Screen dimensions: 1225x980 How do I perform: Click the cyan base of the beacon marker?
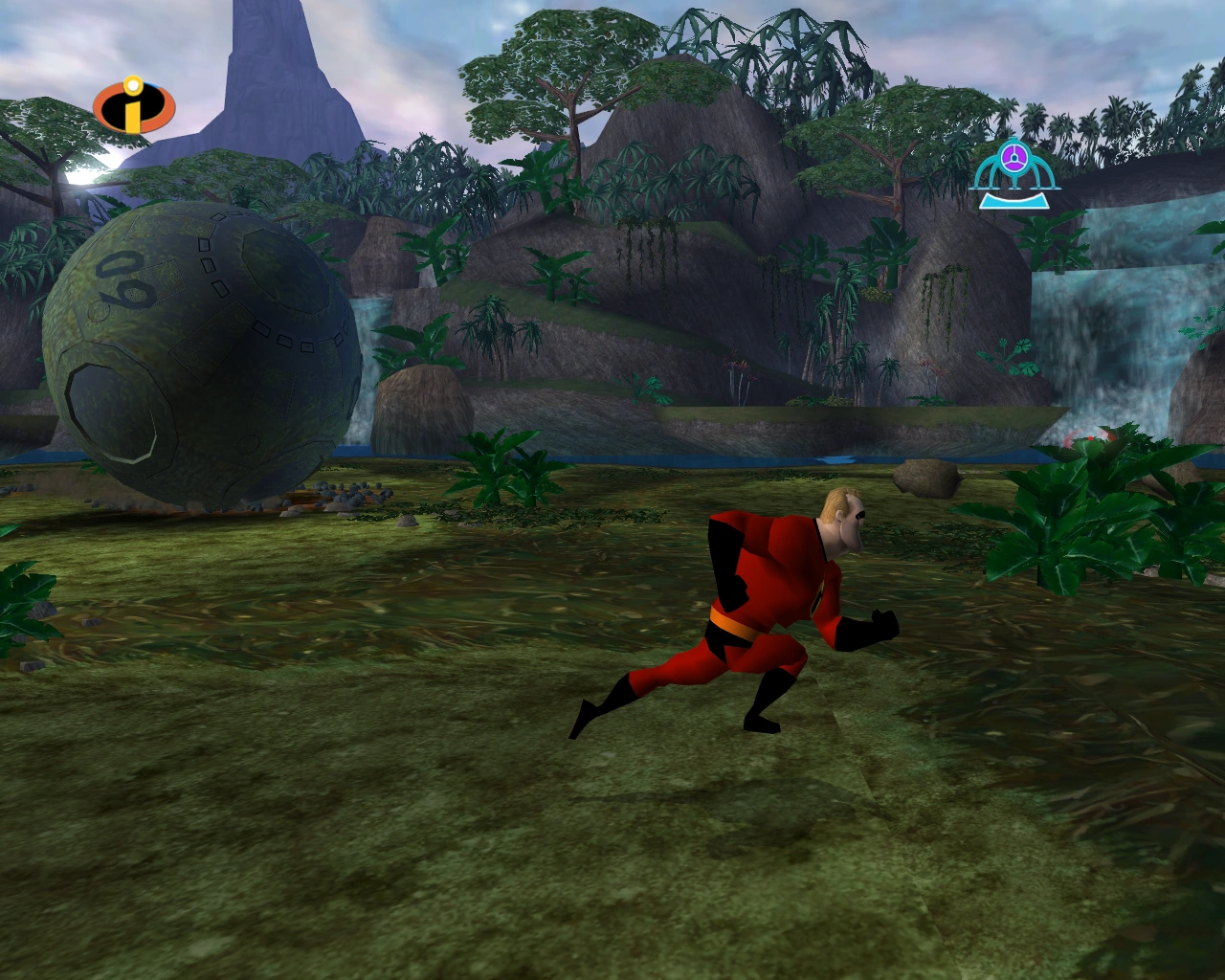[x=1014, y=201]
